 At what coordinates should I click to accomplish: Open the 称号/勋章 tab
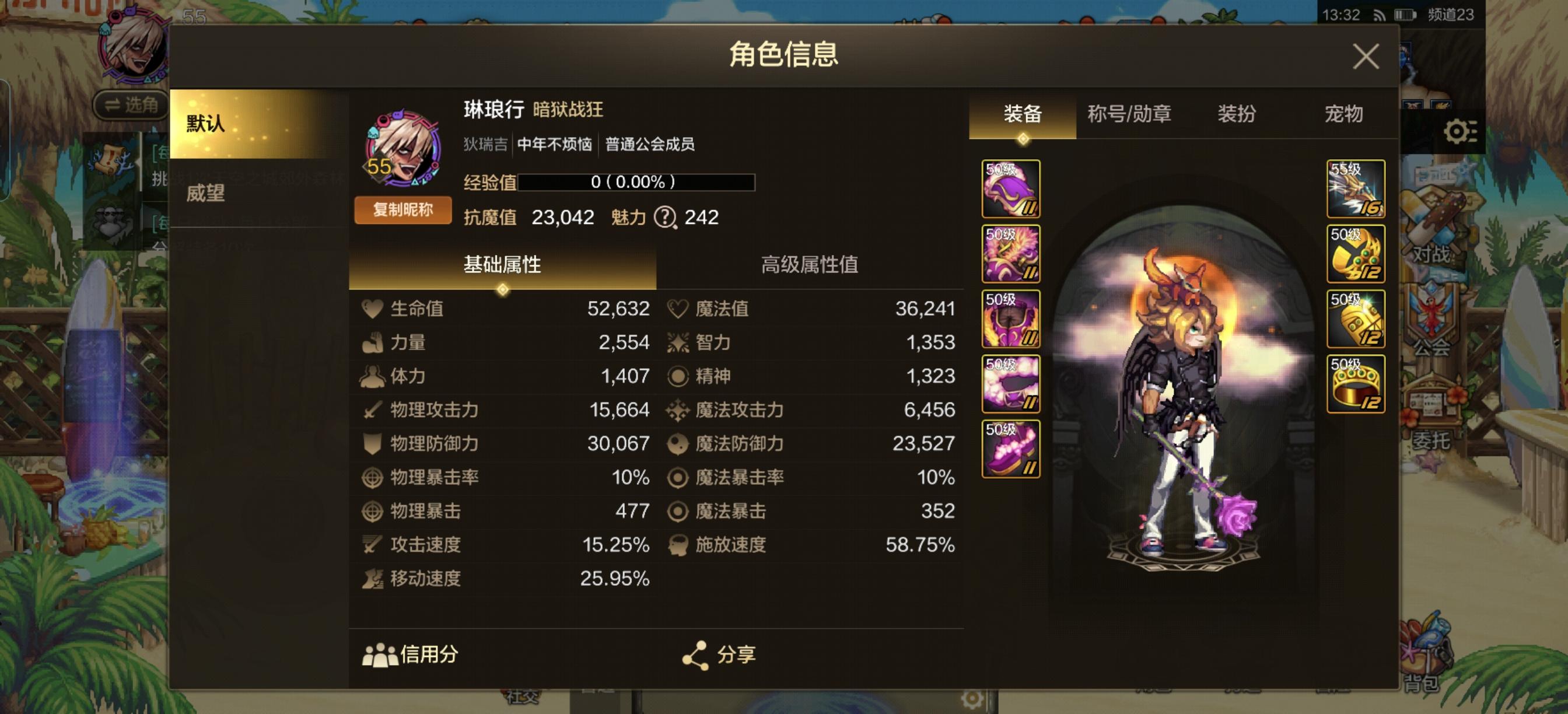[x=1129, y=114]
